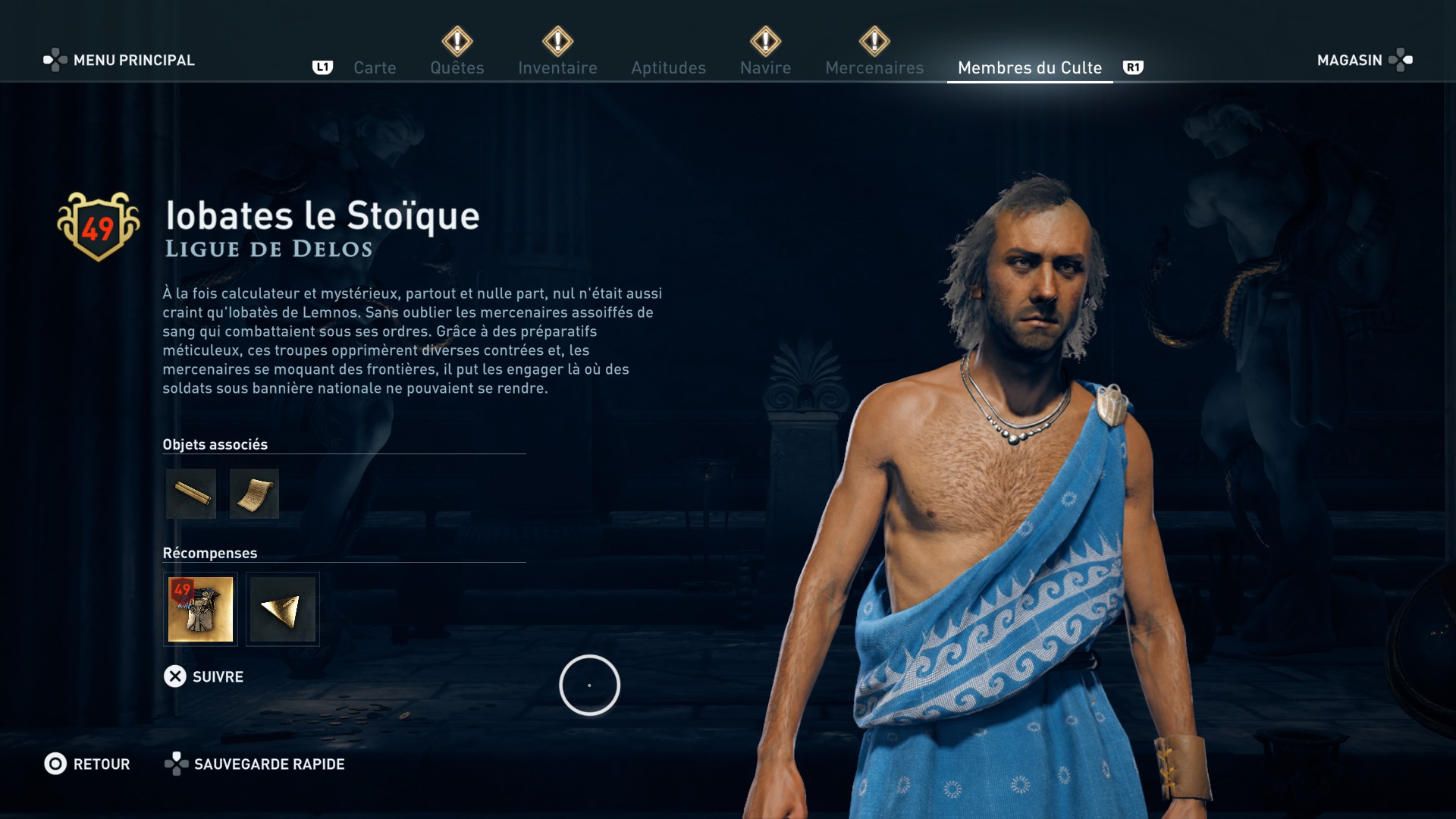Image resolution: width=1456 pixels, height=819 pixels.
Task: Select the rolled scroll clue item
Action: pos(191,494)
